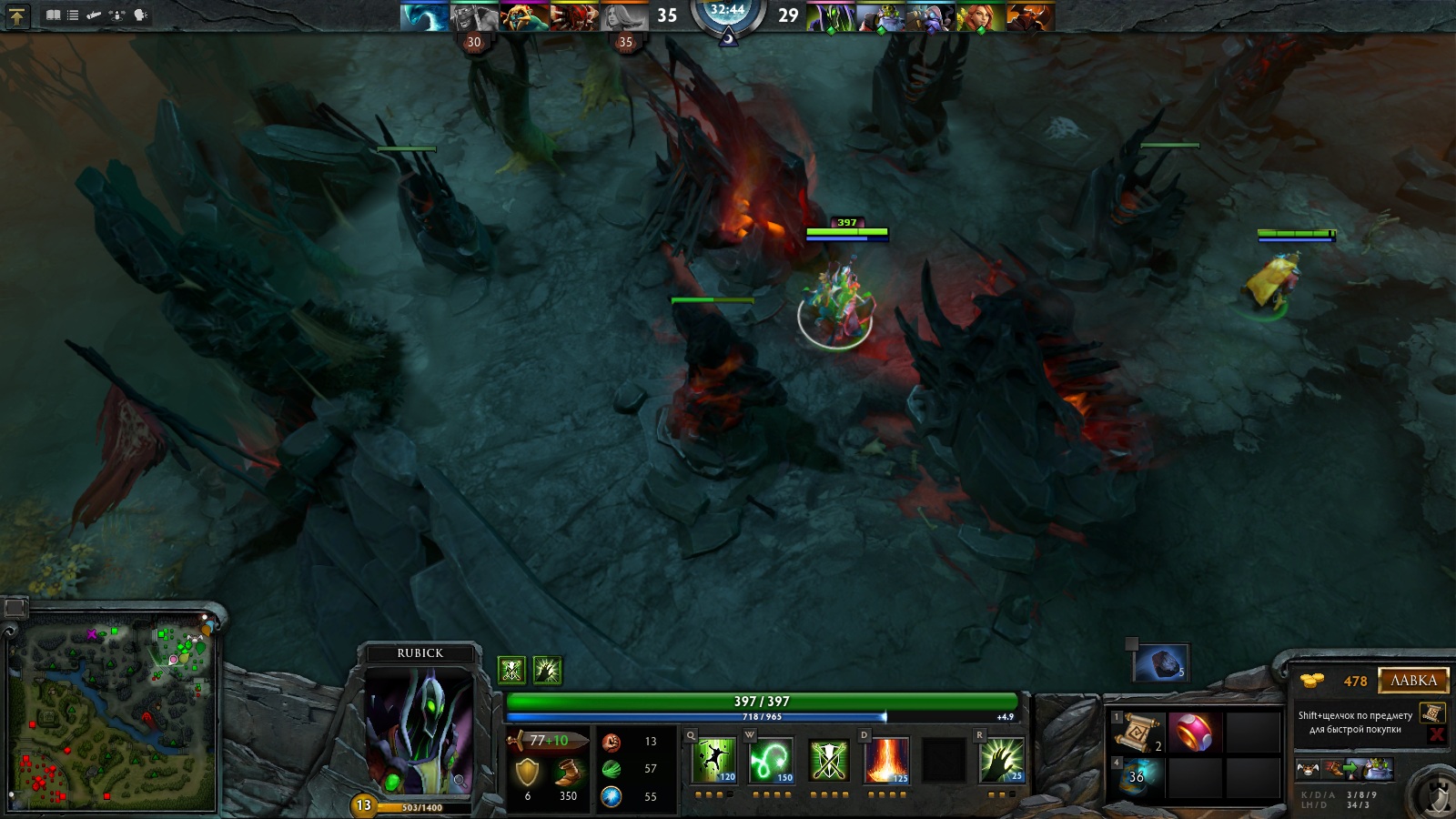Select Morphling portrait in top bar
The height and width of the screenshot is (819, 1456).
[424, 16]
